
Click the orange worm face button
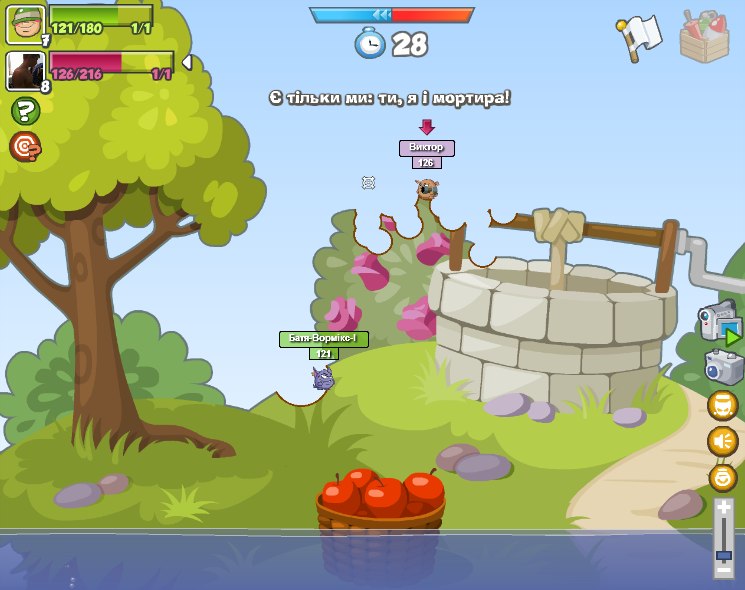point(722,405)
